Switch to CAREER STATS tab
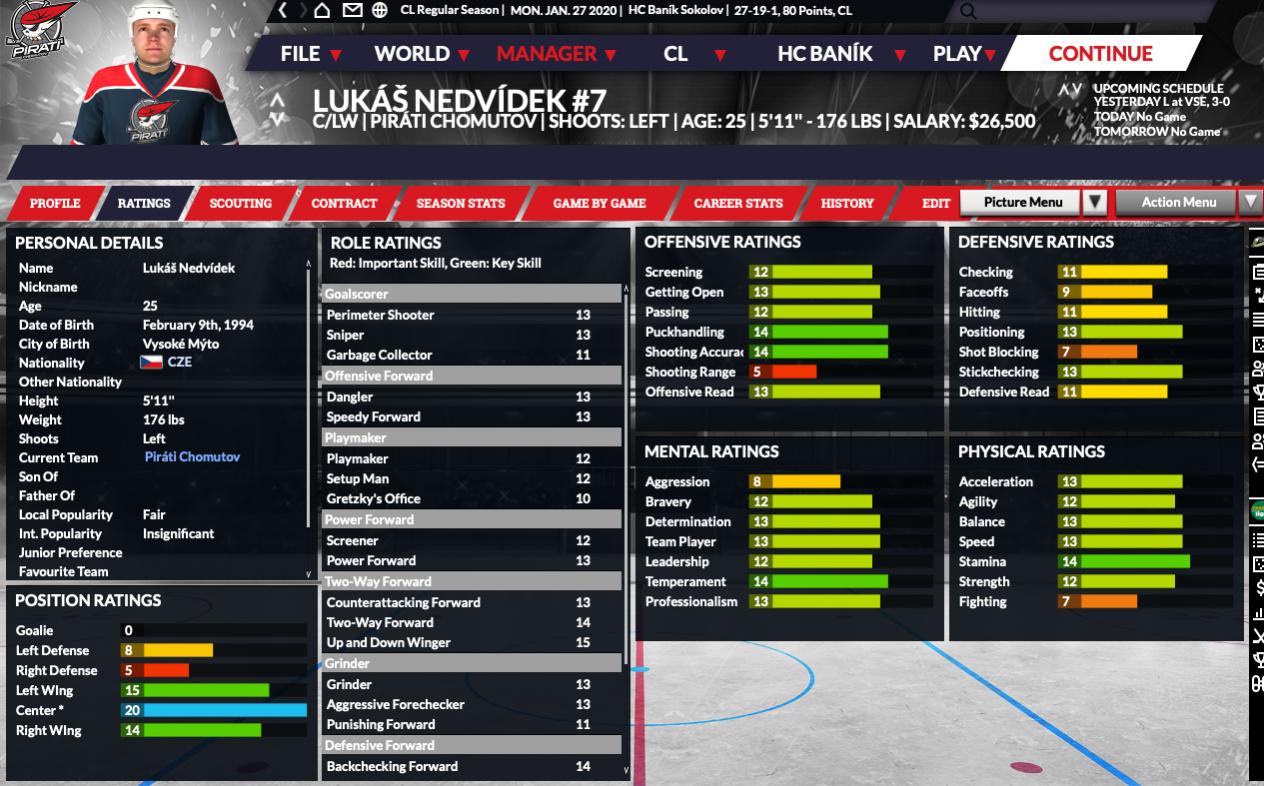This screenshot has height=786, width=1264. [738, 203]
